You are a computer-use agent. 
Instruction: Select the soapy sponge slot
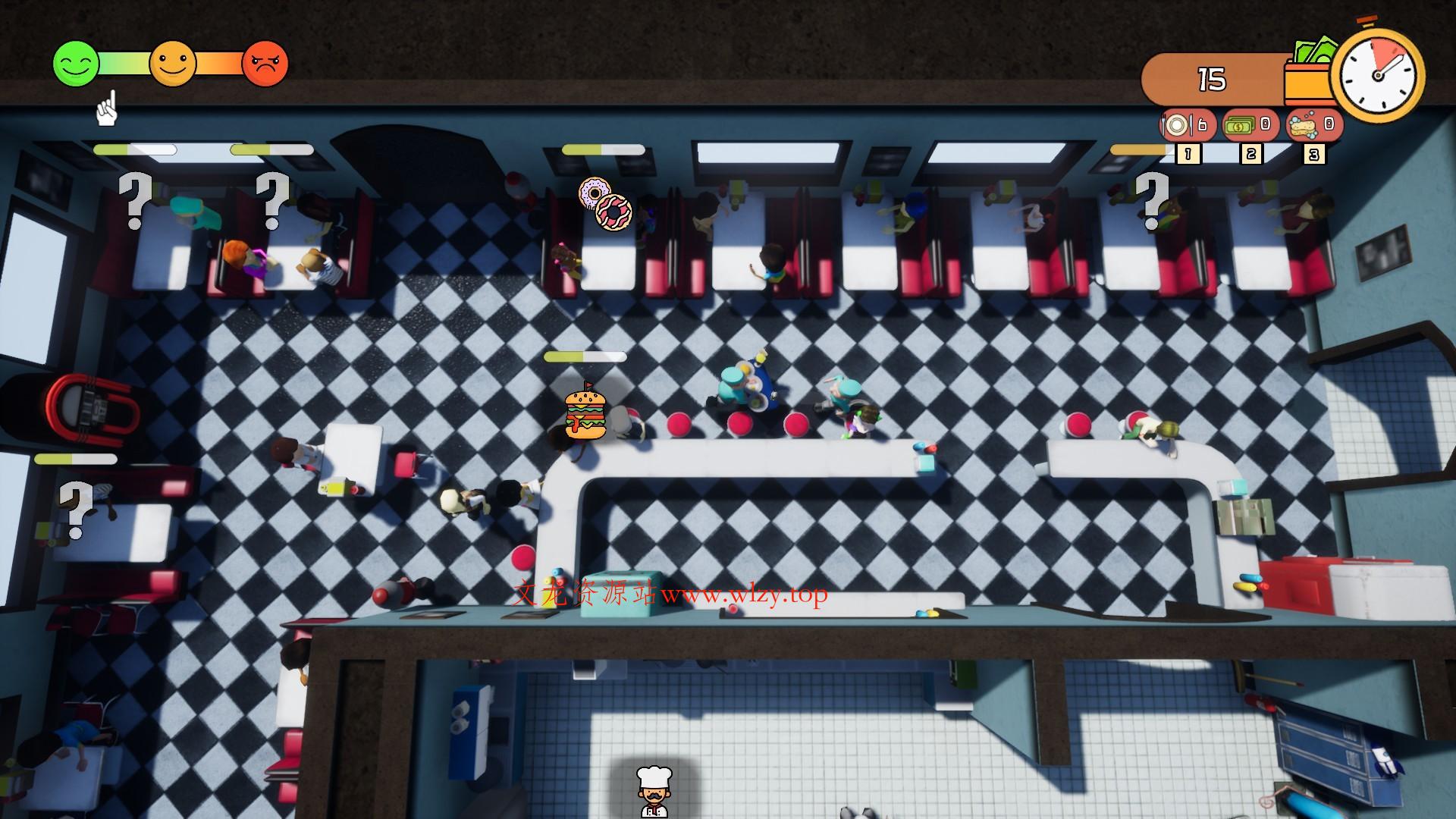click(1314, 125)
